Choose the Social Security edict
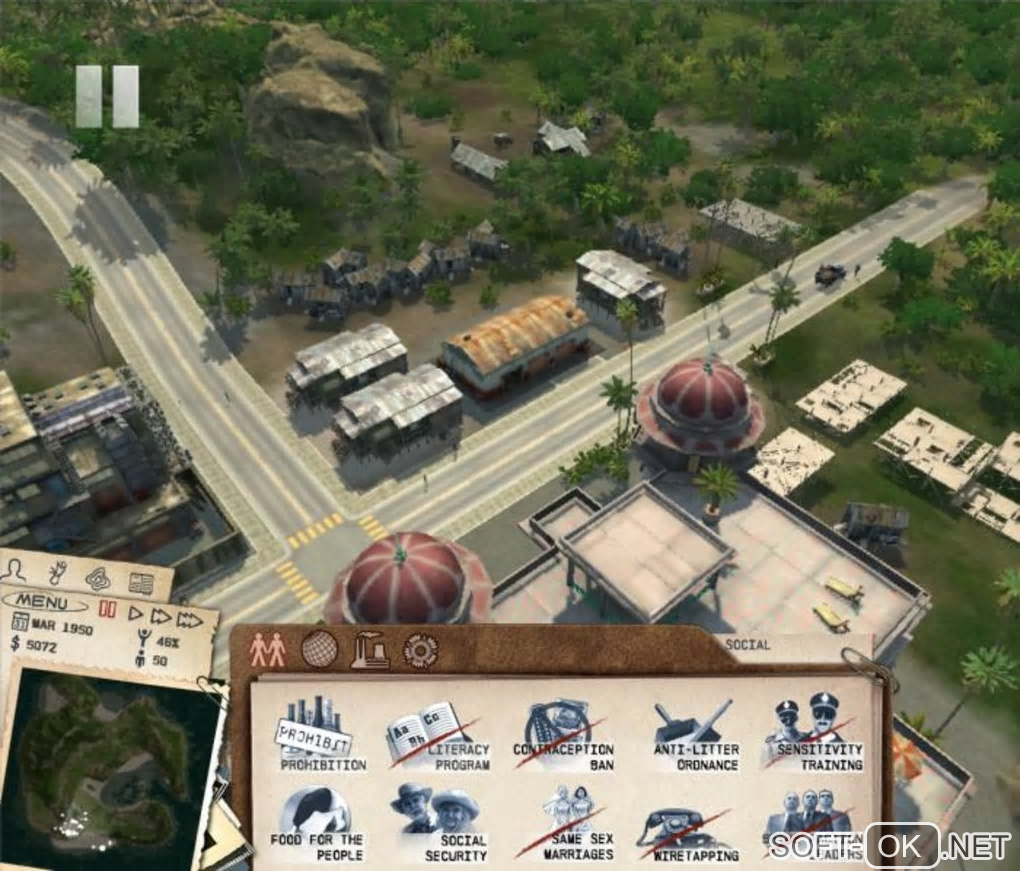1020x871 pixels. click(439, 825)
